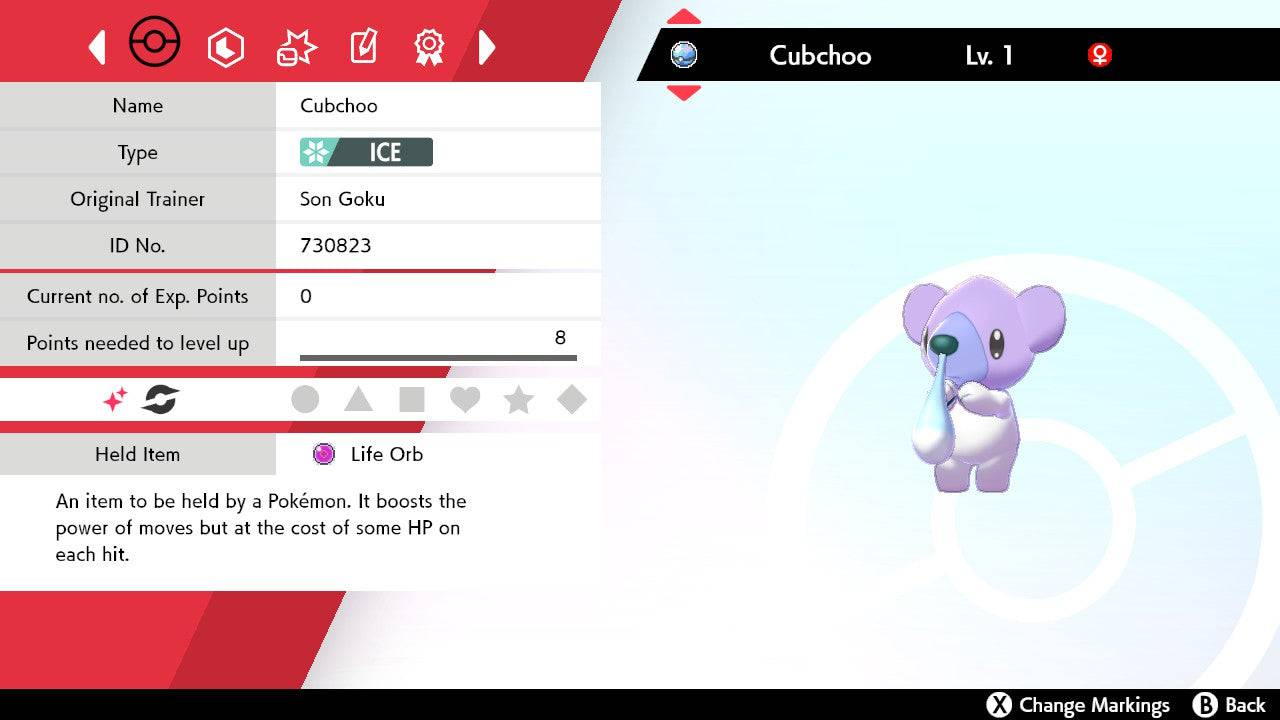Select the Poké Ball summary tab icon

click(155, 42)
